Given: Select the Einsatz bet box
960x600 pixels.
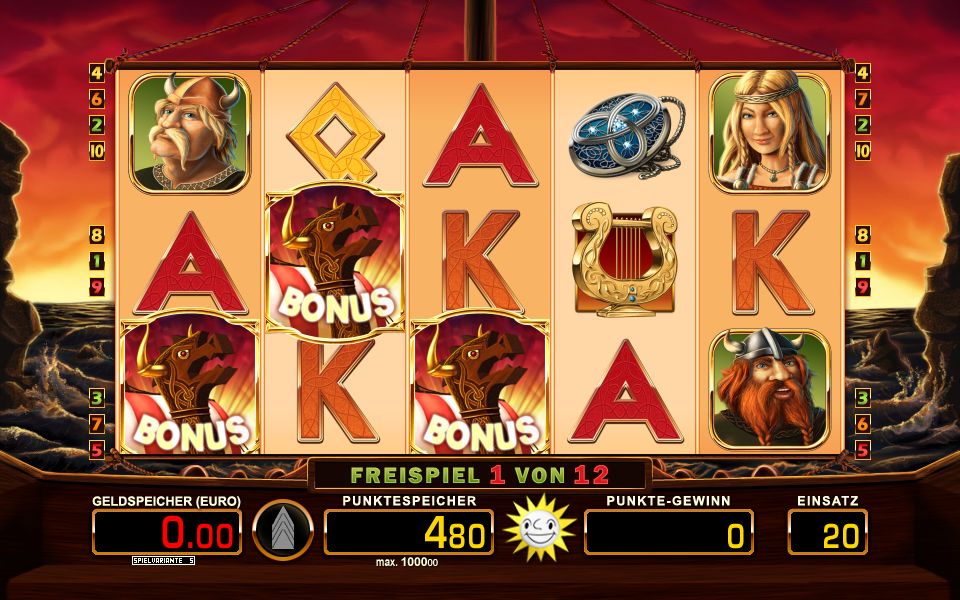Looking at the screenshot, I should coord(827,533).
